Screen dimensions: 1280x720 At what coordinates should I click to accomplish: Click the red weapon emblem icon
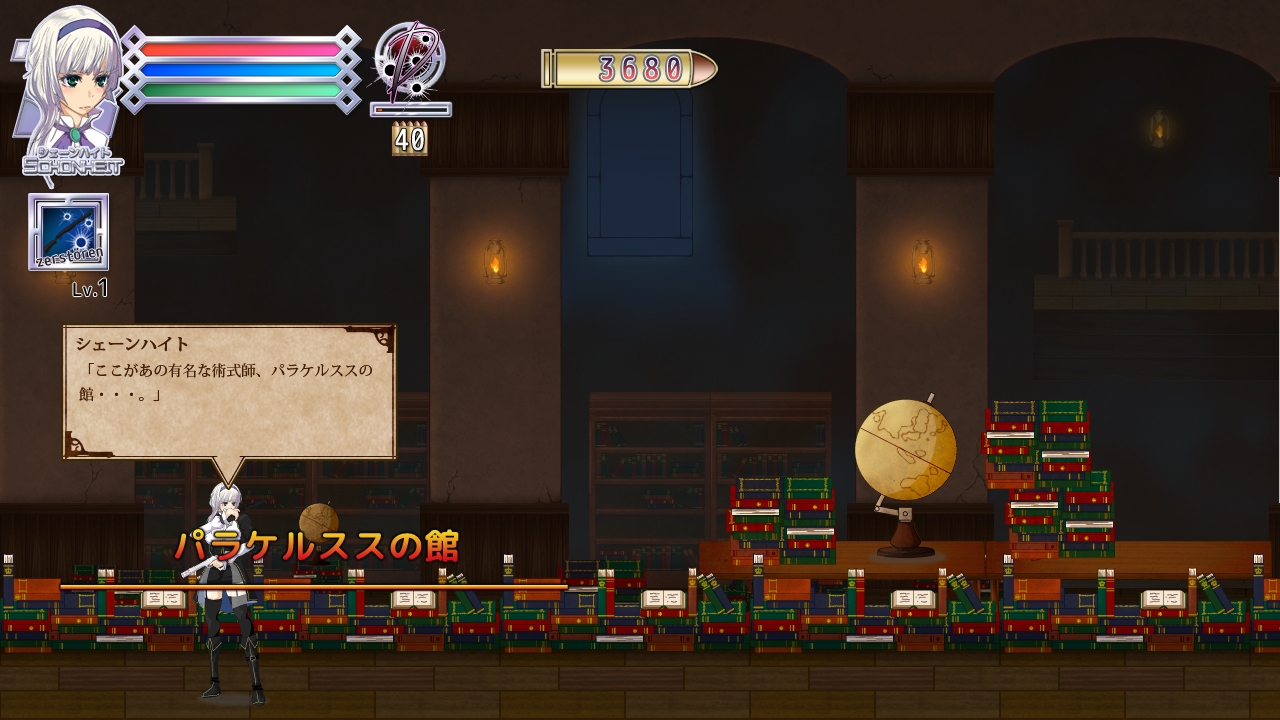(x=412, y=62)
